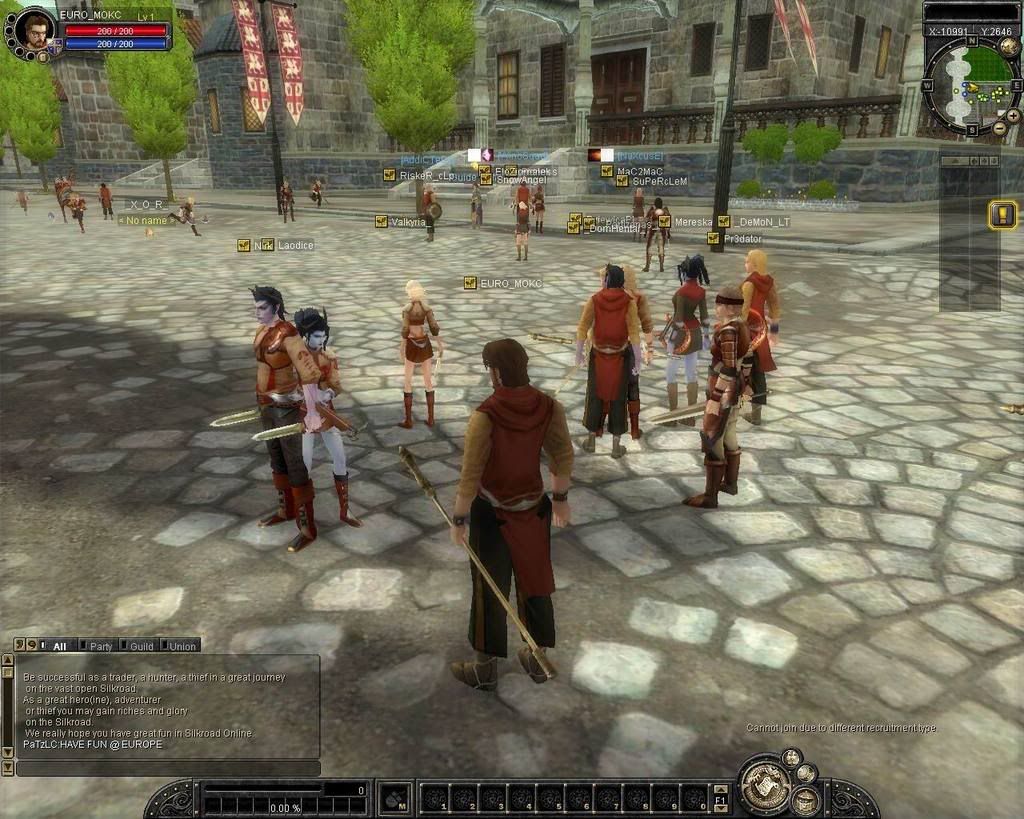
Task: Open the yellow exclamation alert icon
Action: (x=1002, y=215)
